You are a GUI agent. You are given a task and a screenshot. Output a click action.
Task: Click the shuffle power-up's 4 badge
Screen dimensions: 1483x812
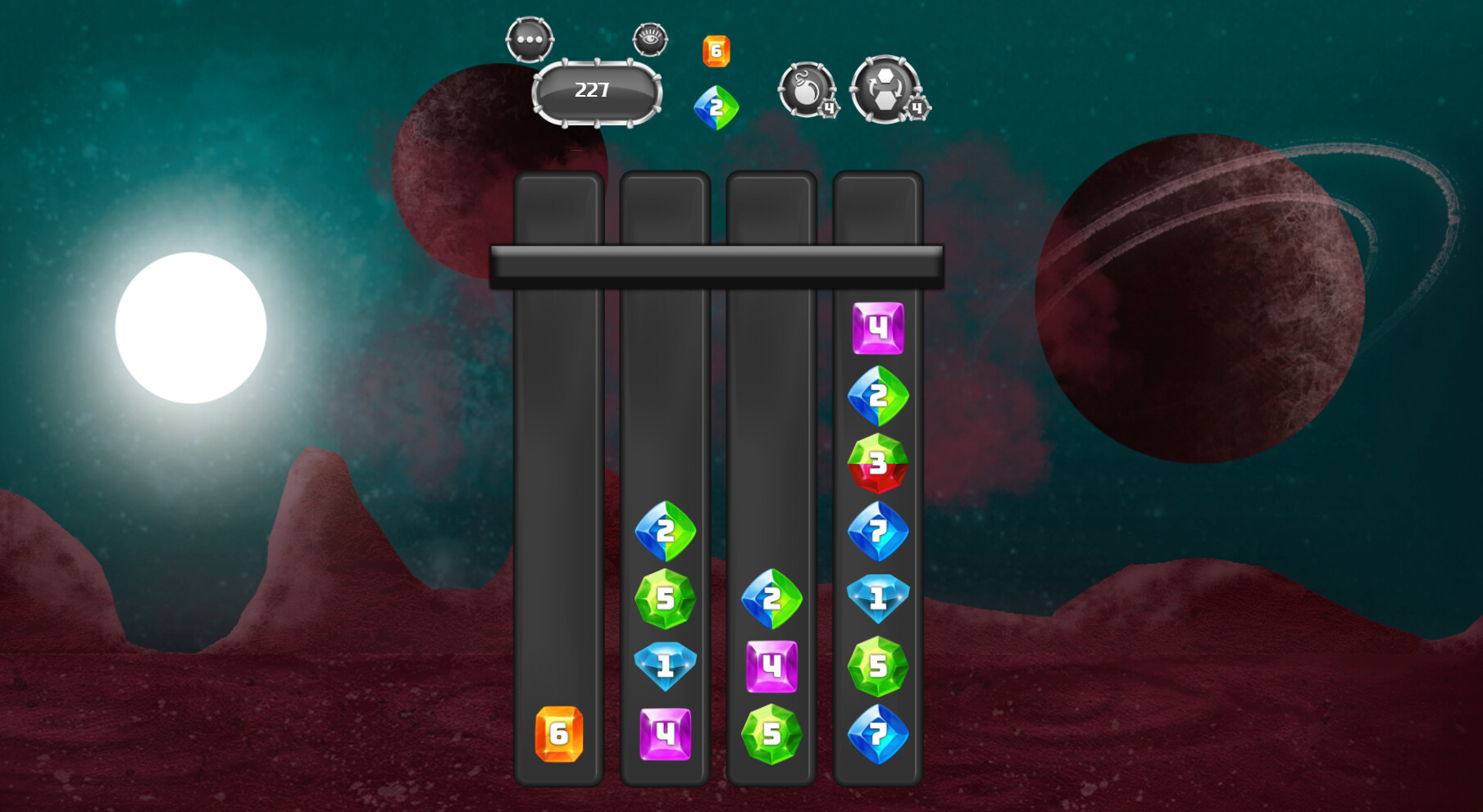(917, 107)
